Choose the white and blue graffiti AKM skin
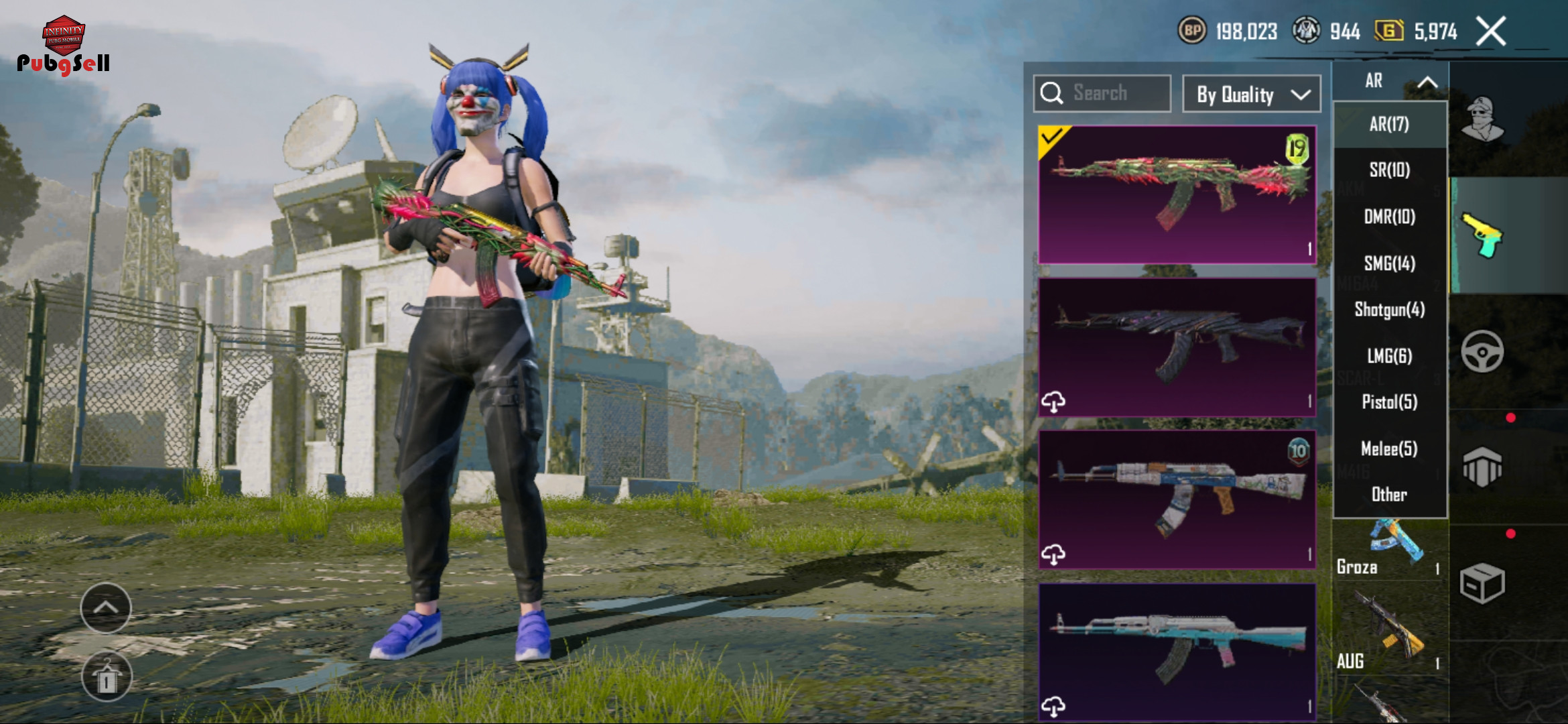The image size is (1568, 724). tap(1177, 499)
